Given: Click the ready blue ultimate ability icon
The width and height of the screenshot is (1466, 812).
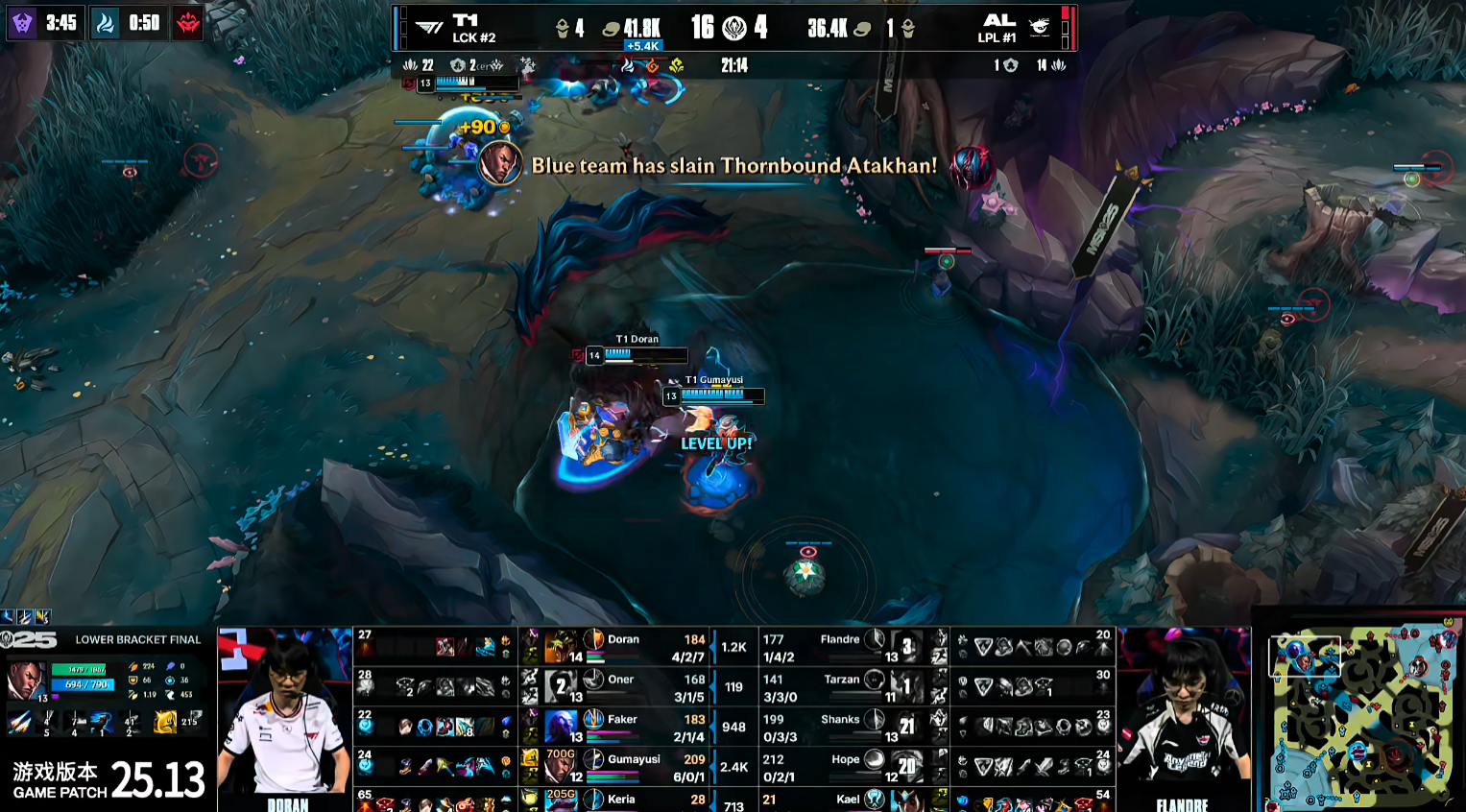Looking at the screenshot, I should 102,721.
